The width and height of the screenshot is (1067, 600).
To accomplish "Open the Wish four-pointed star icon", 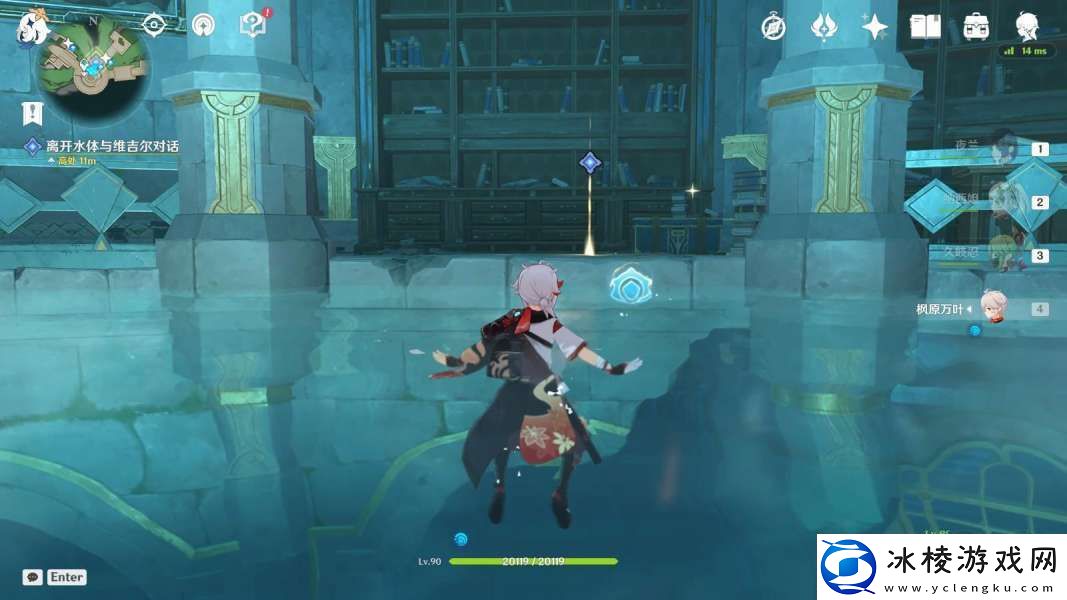I will [875, 27].
